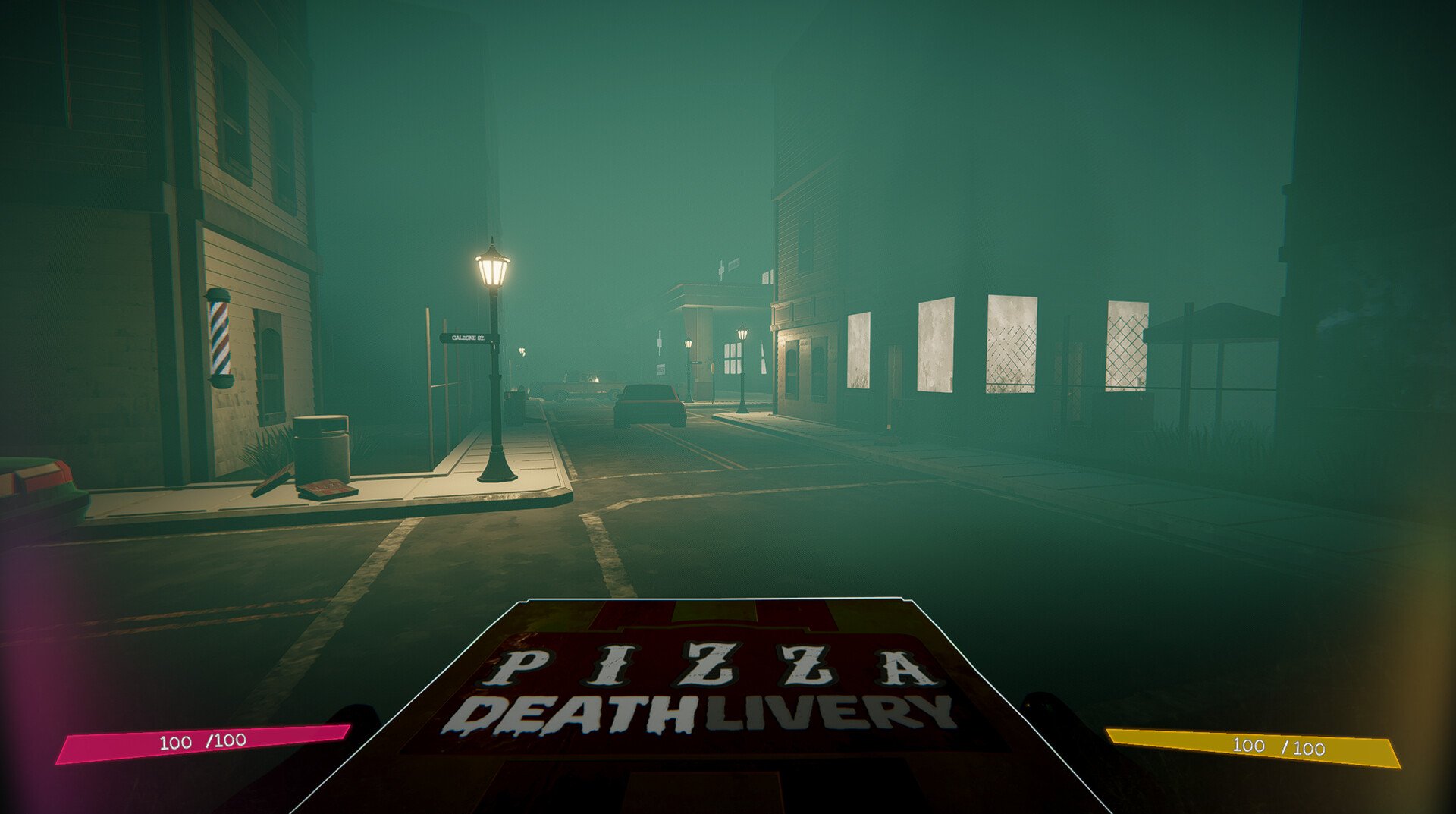Screen dimensions: 1456x814
Task: Click the lamp post on the right sidewalk
Action: [742, 334]
